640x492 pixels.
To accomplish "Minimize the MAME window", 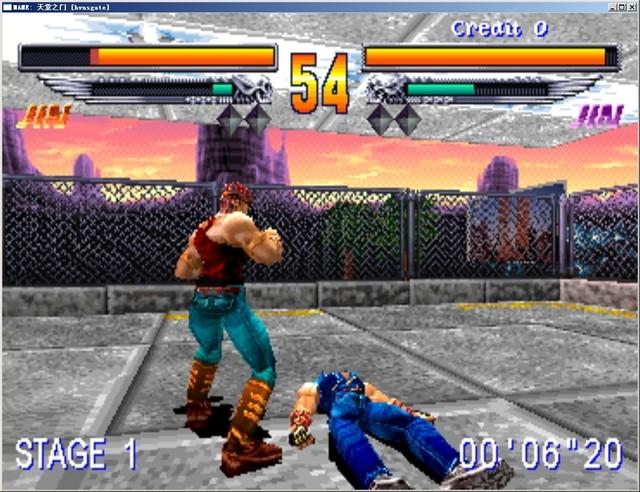I will (x=610, y=6).
